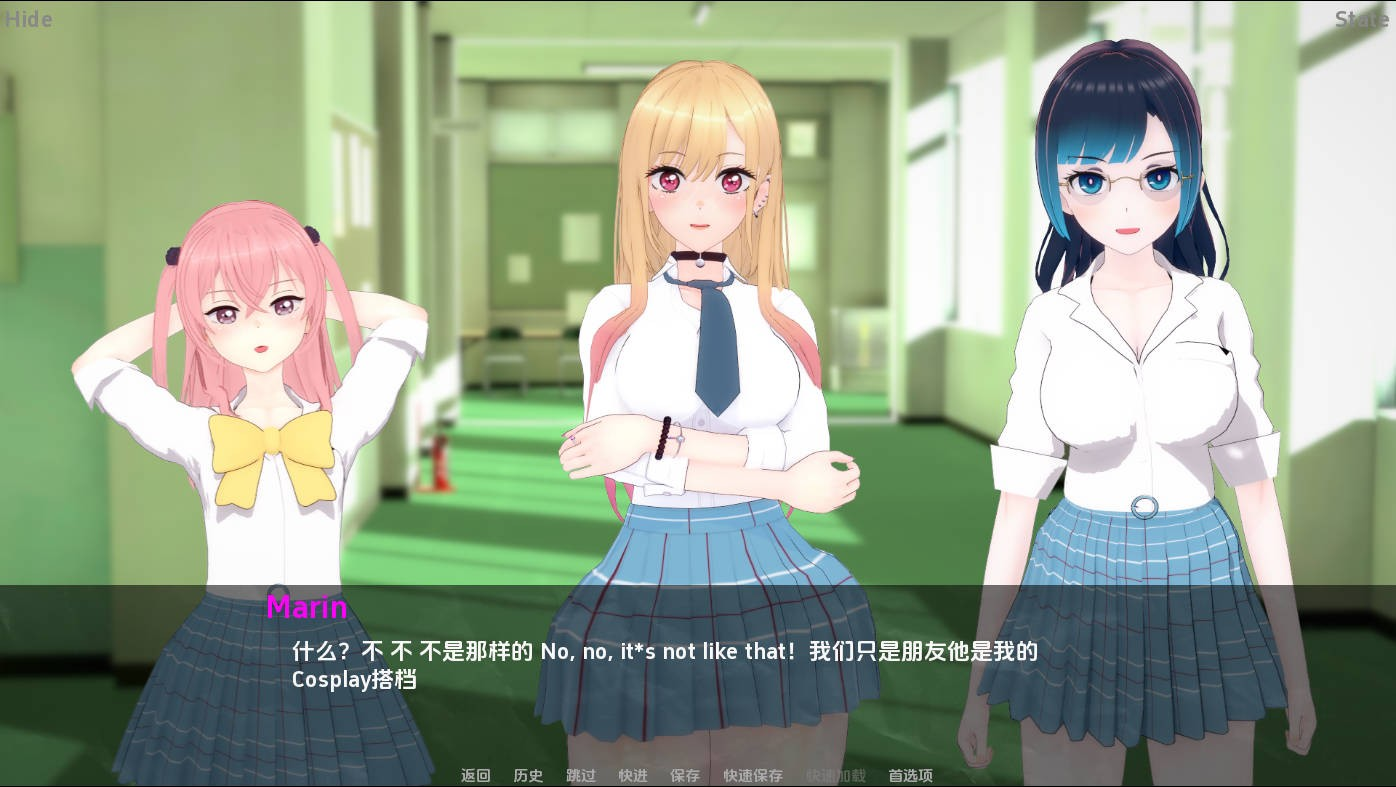Screen dimensions: 1396x787
Task: Click Marin's pink name label
Action: 307,608
